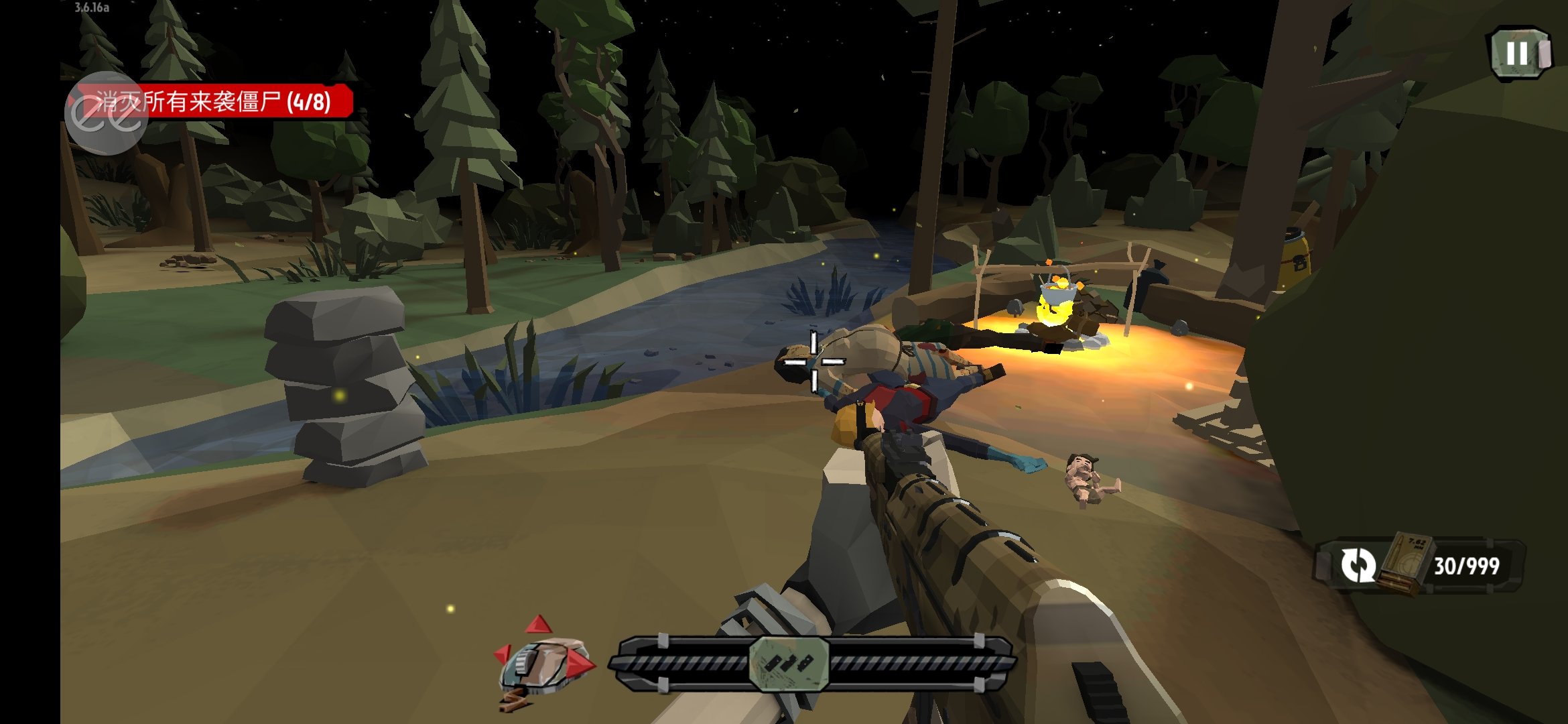Reload the weapon using the ammo button
This screenshot has height=724, width=1568.
pos(1359,565)
